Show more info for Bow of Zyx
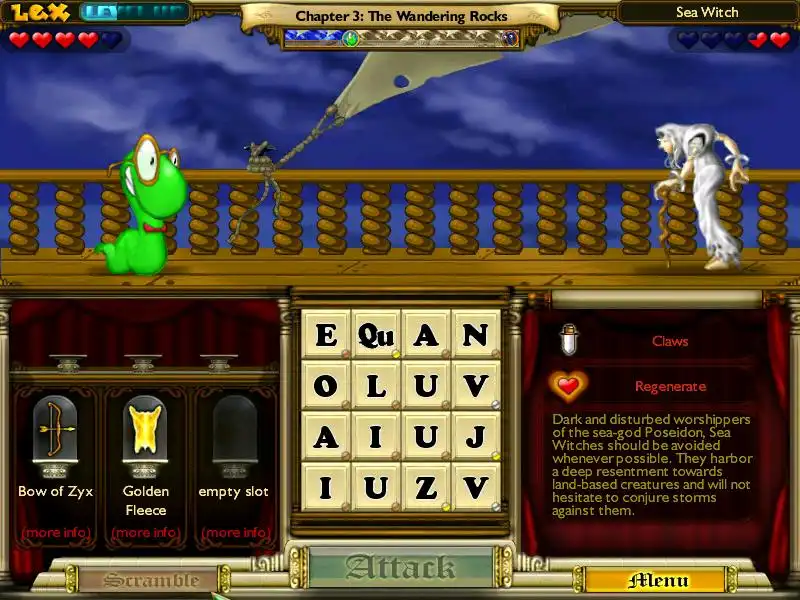 point(55,532)
